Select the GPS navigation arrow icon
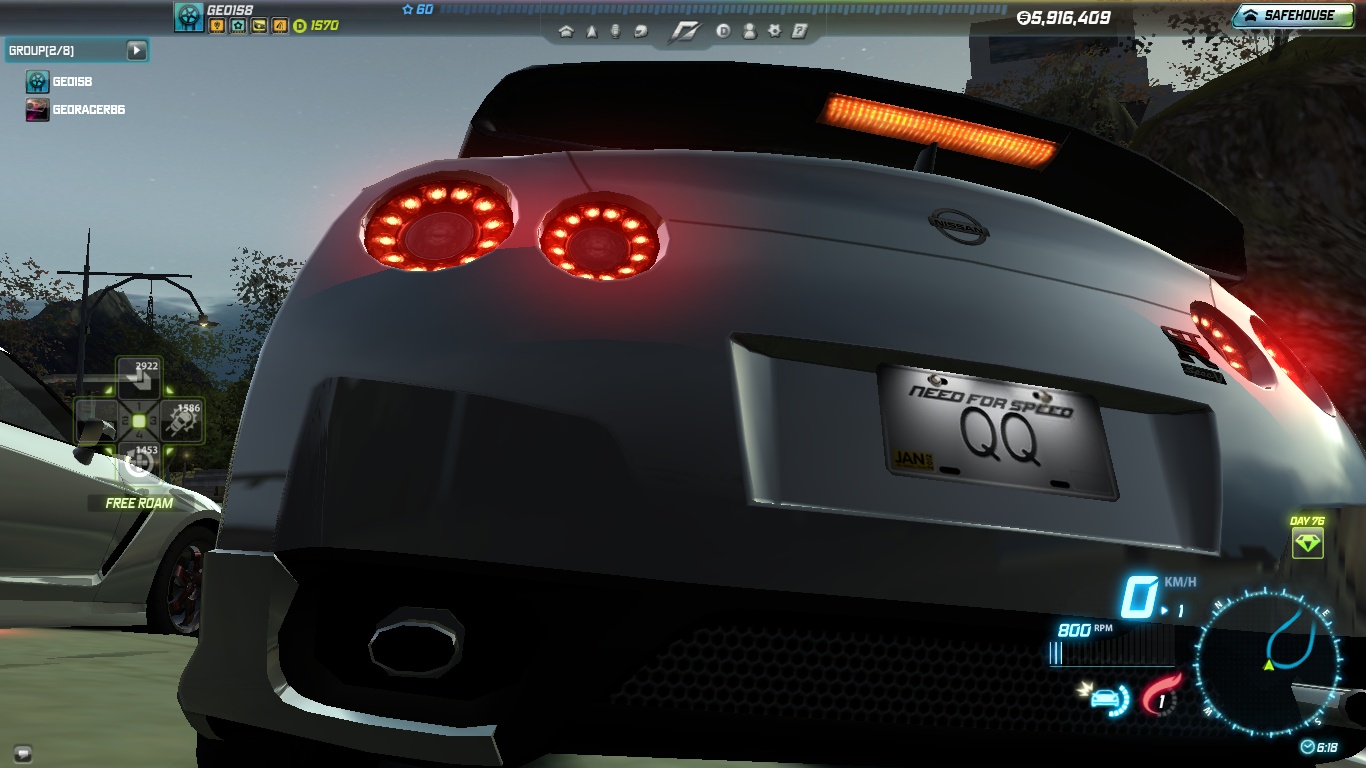This screenshot has height=768, width=1366. point(592,31)
